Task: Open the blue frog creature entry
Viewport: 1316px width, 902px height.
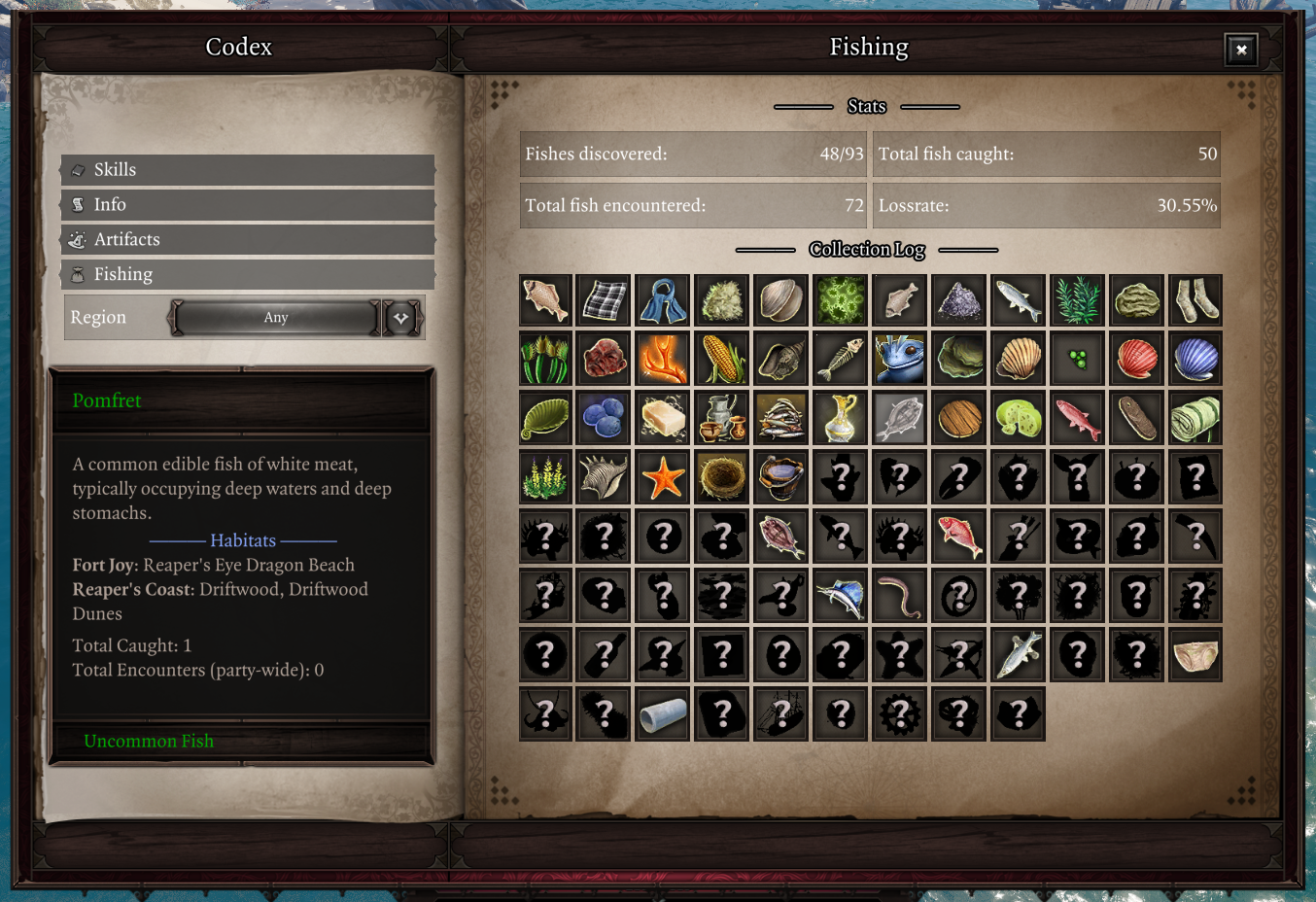Action: (899, 359)
